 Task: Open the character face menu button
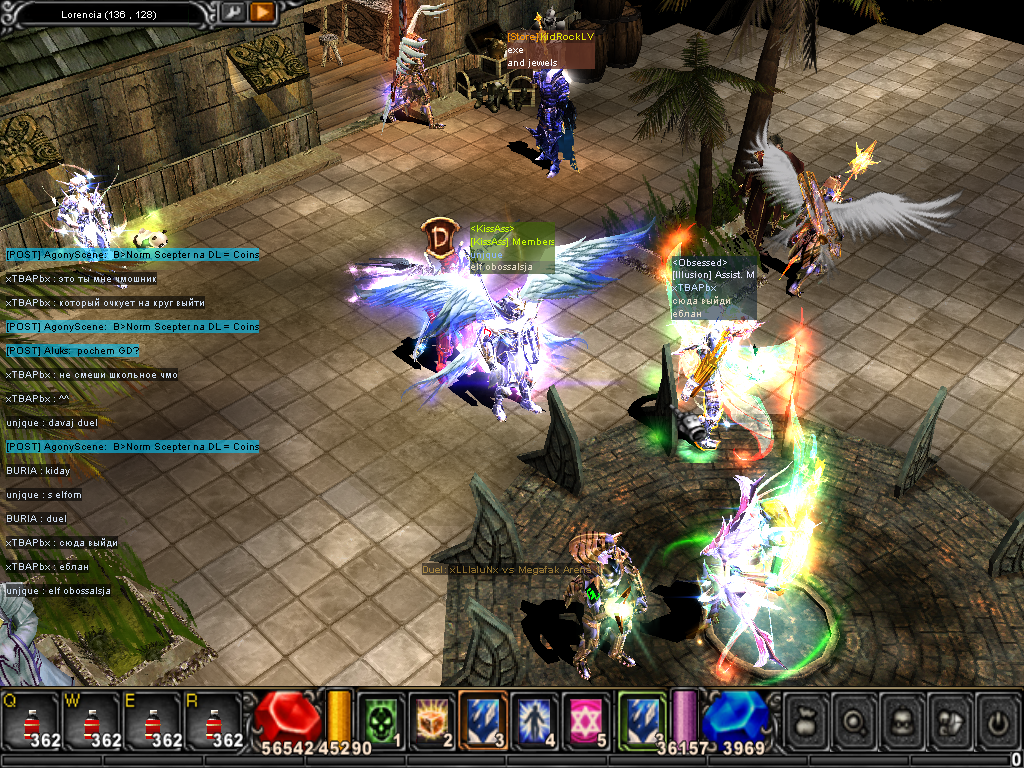coord(903,719)
